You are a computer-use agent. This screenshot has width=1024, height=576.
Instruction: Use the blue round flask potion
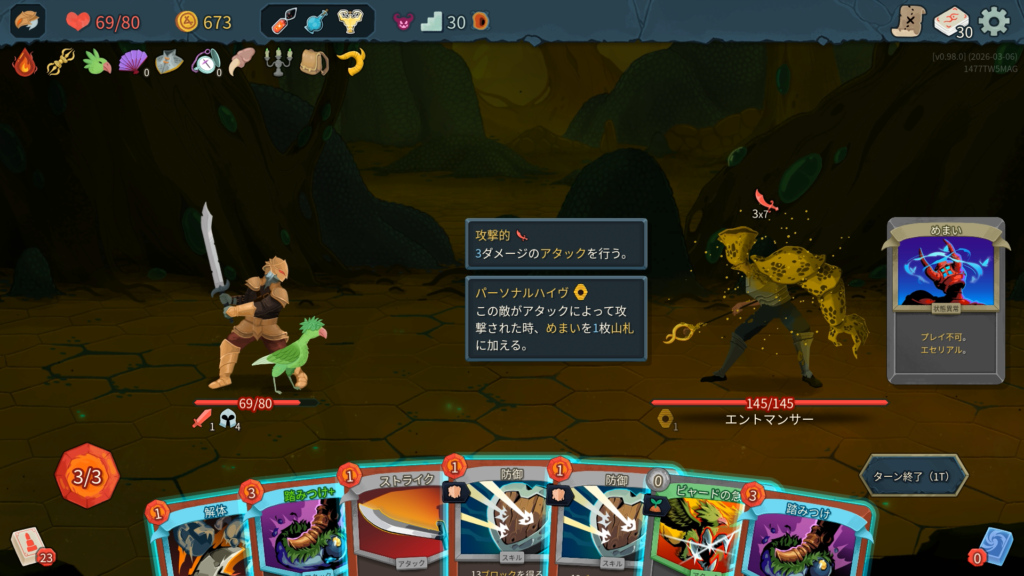pos(318,21)
